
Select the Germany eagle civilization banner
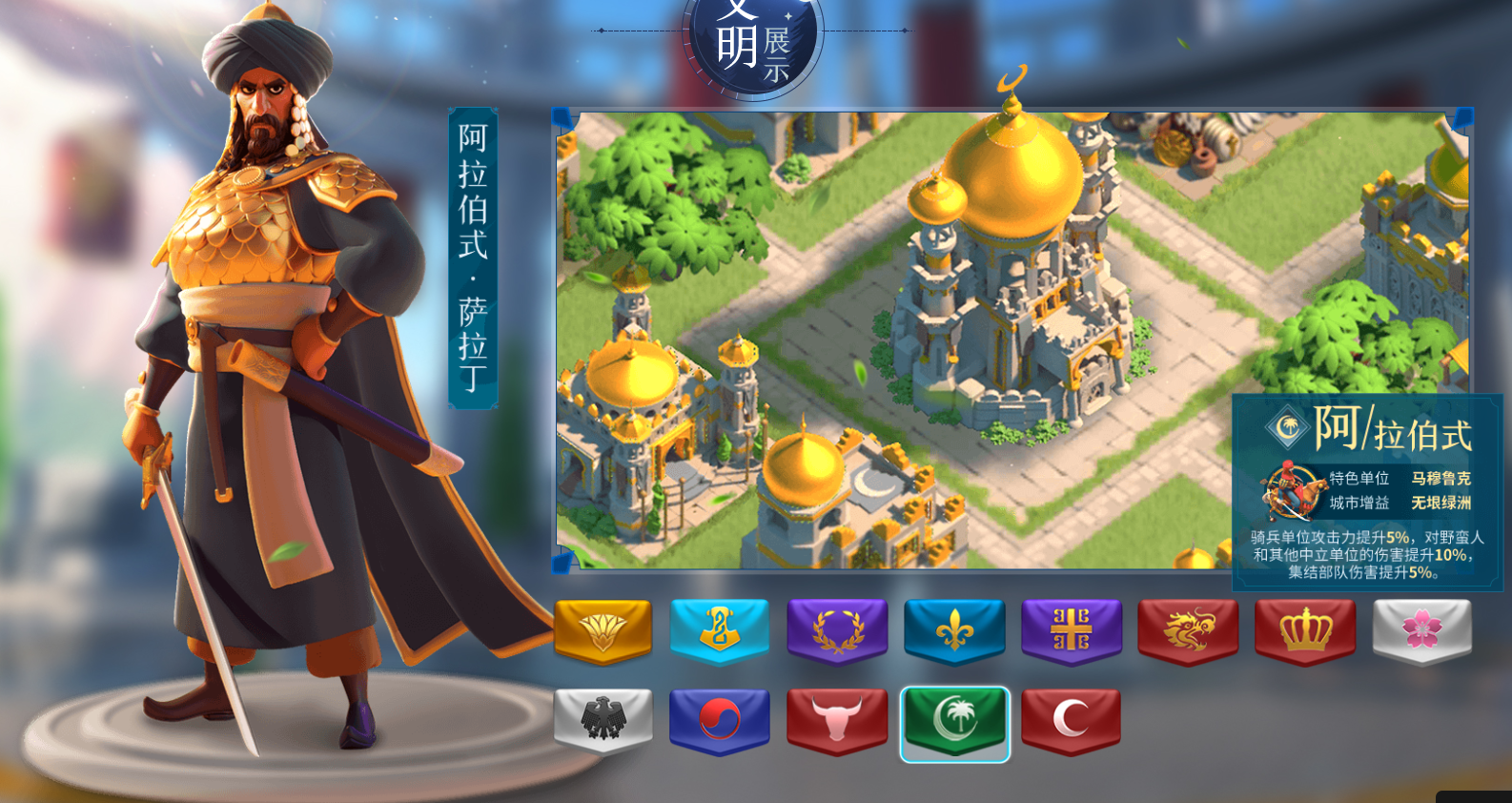click(603, 720)
